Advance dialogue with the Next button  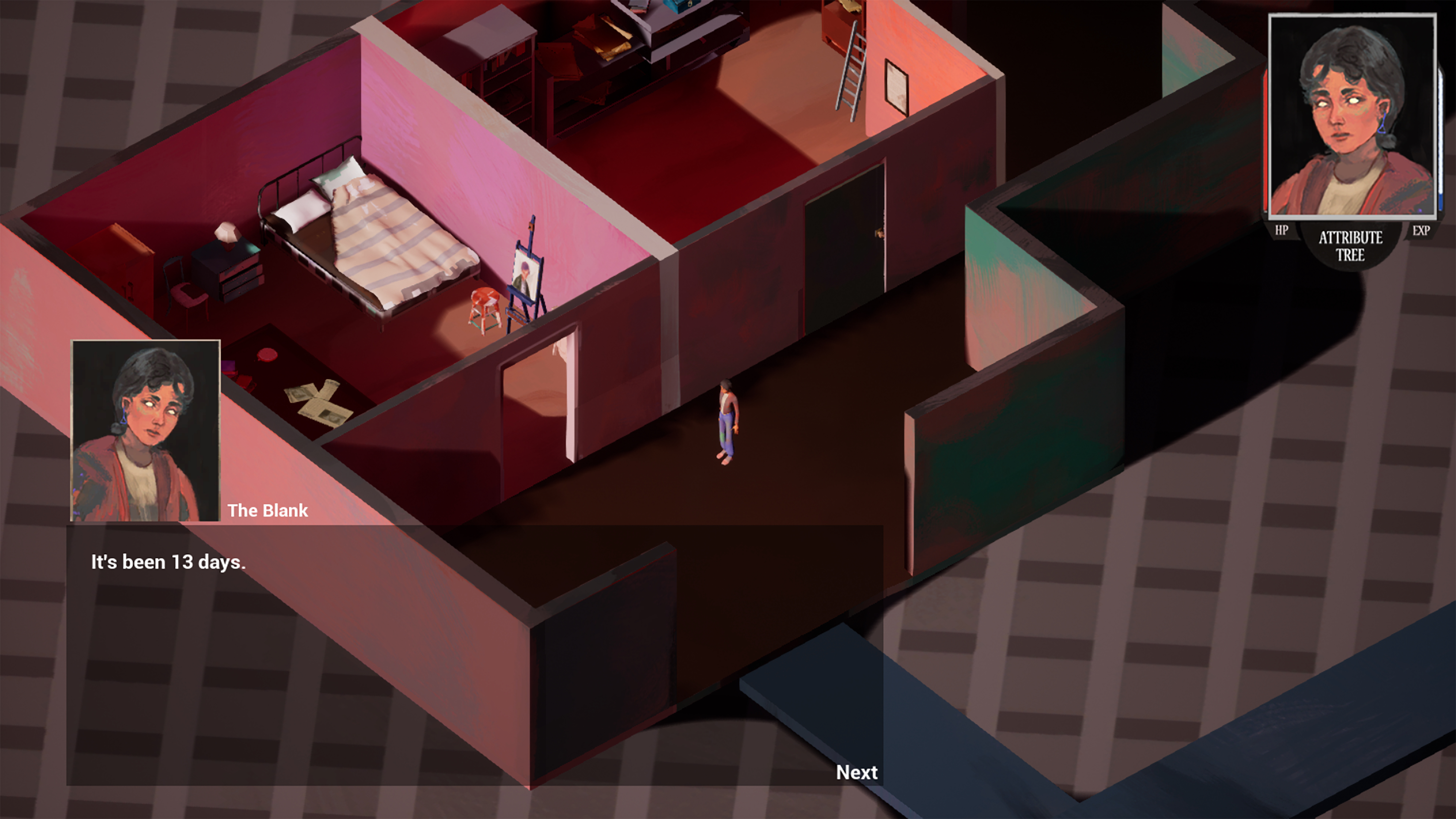click(x=856, y=772)
